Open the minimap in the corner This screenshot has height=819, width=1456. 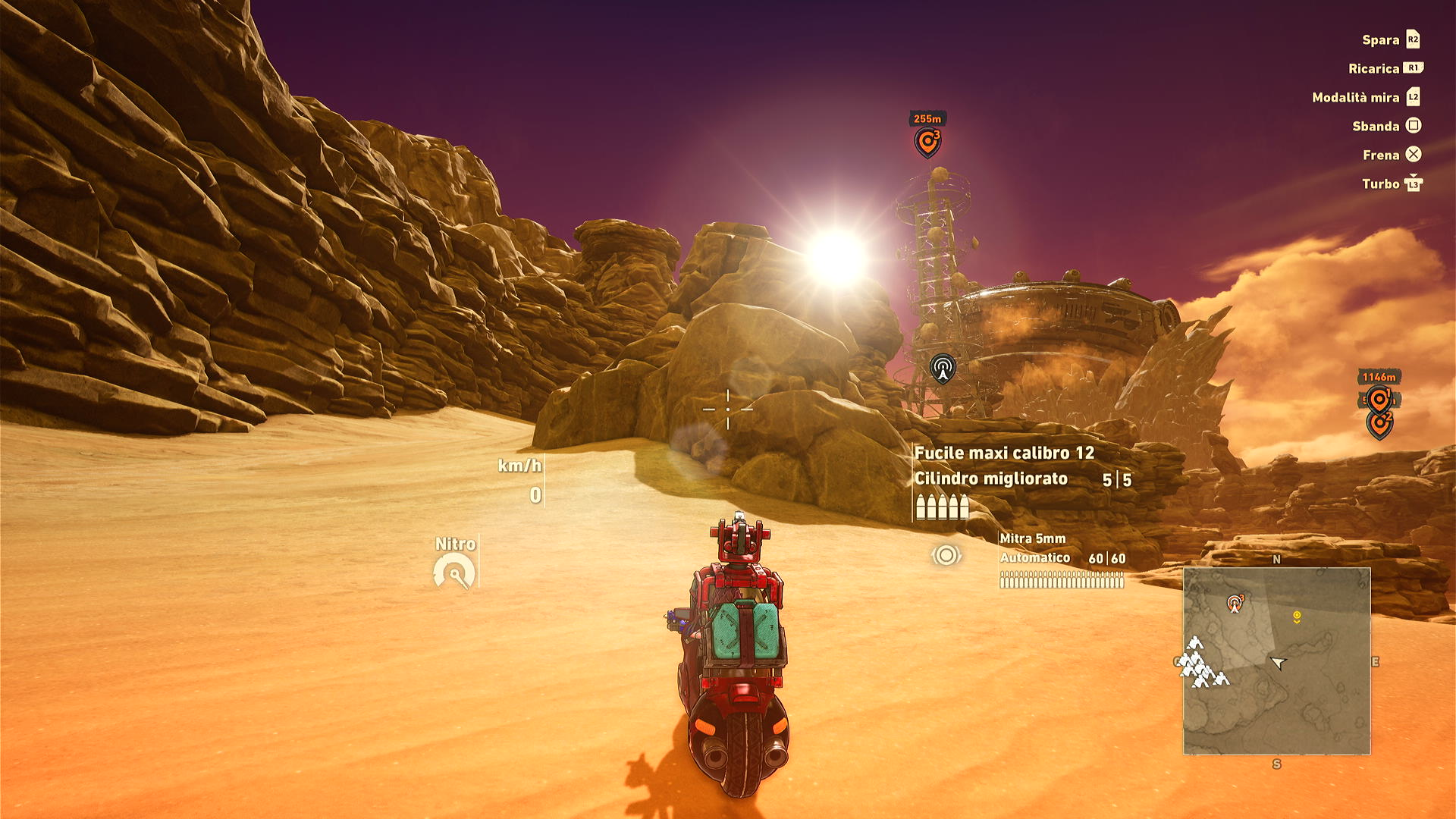point(1277,661)
